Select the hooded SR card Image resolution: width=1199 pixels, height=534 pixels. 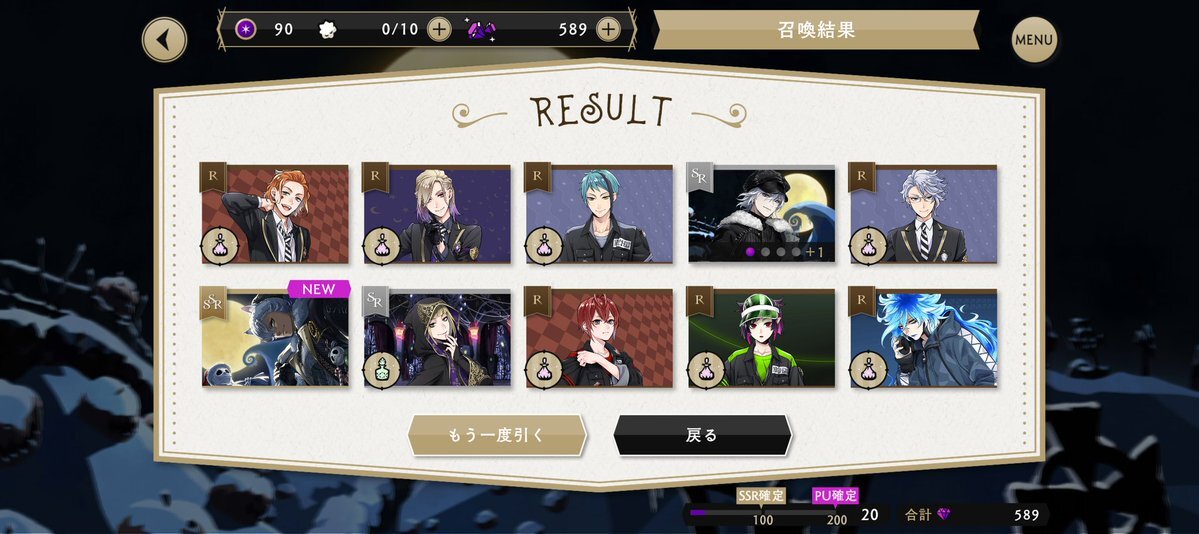click(437, 338)
